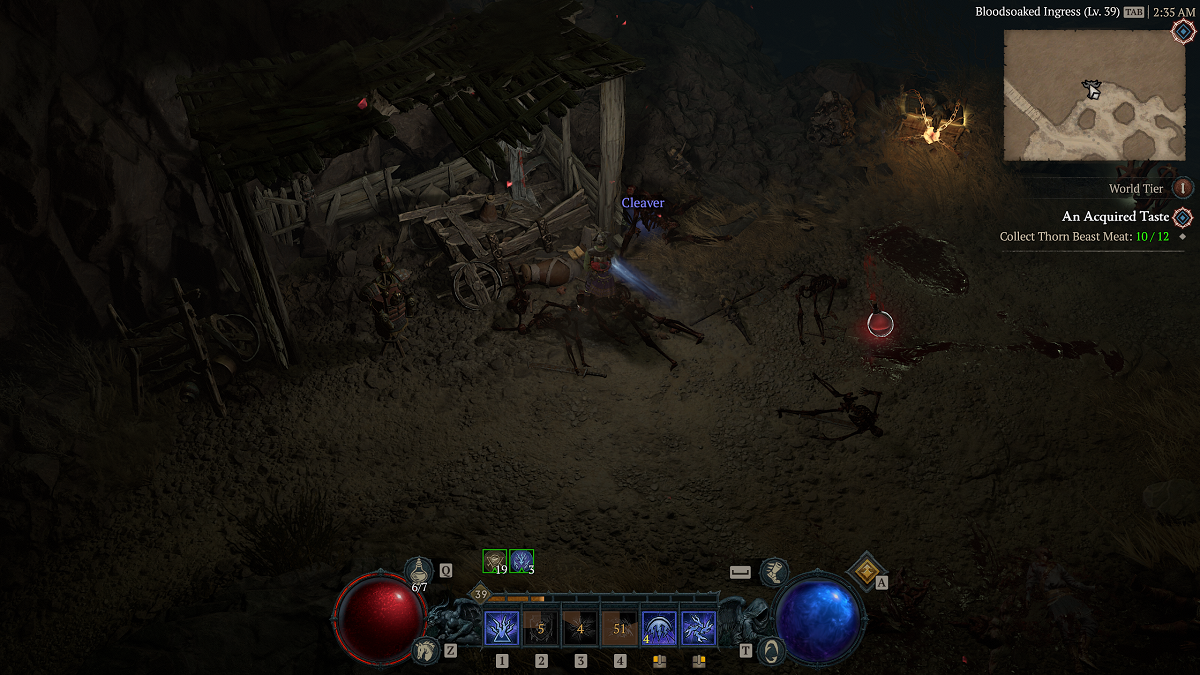This screenshot has width=1200, height=675.
Task: Summon the mount with the horse icon
Action: pyautogui.click(x=425, y=650)
